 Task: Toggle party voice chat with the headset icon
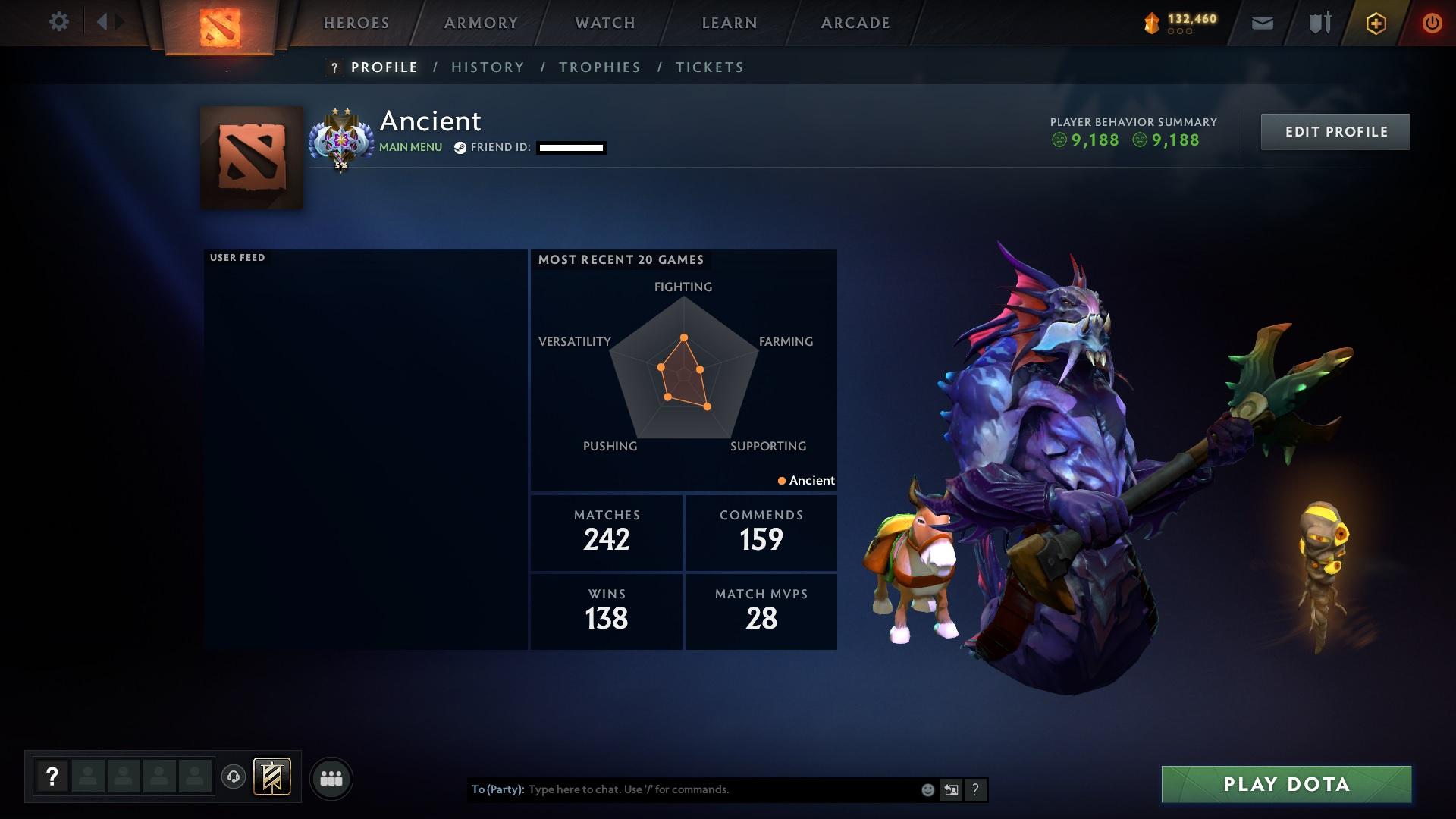(233, 777)
